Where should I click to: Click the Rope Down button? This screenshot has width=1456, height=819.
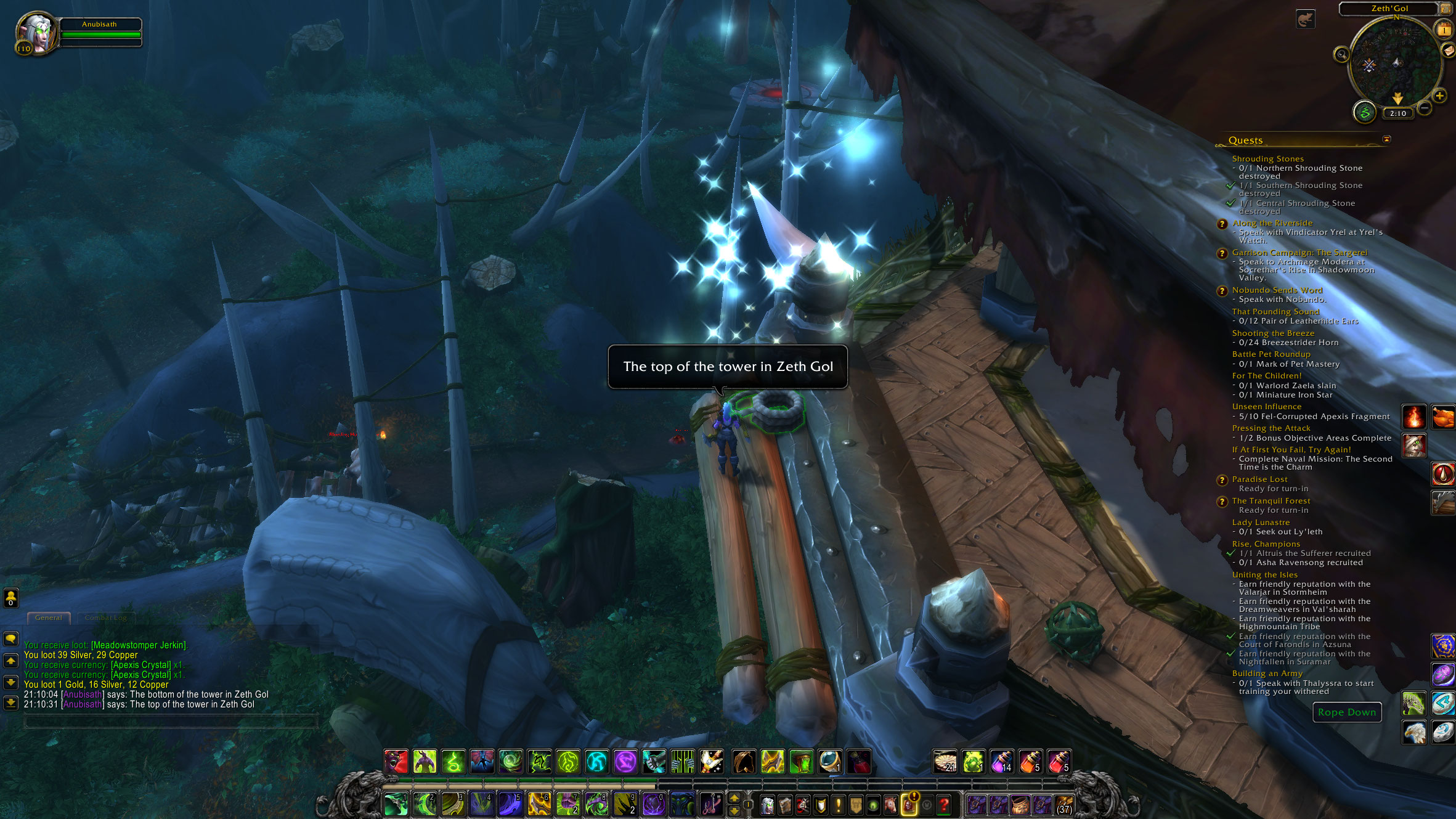pyautogui.click(x=1346, y=712)
